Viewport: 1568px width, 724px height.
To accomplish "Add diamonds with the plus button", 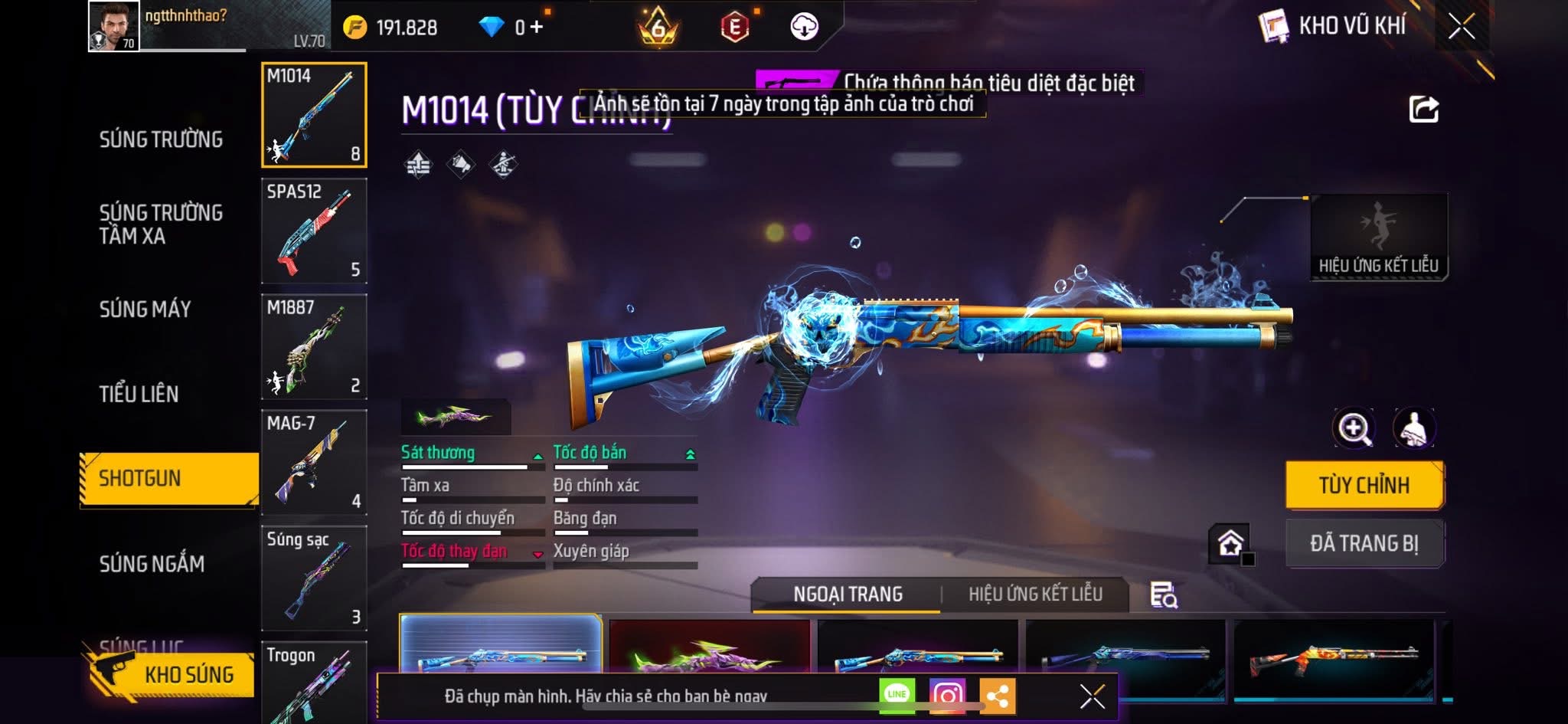I will pos(537,28).
